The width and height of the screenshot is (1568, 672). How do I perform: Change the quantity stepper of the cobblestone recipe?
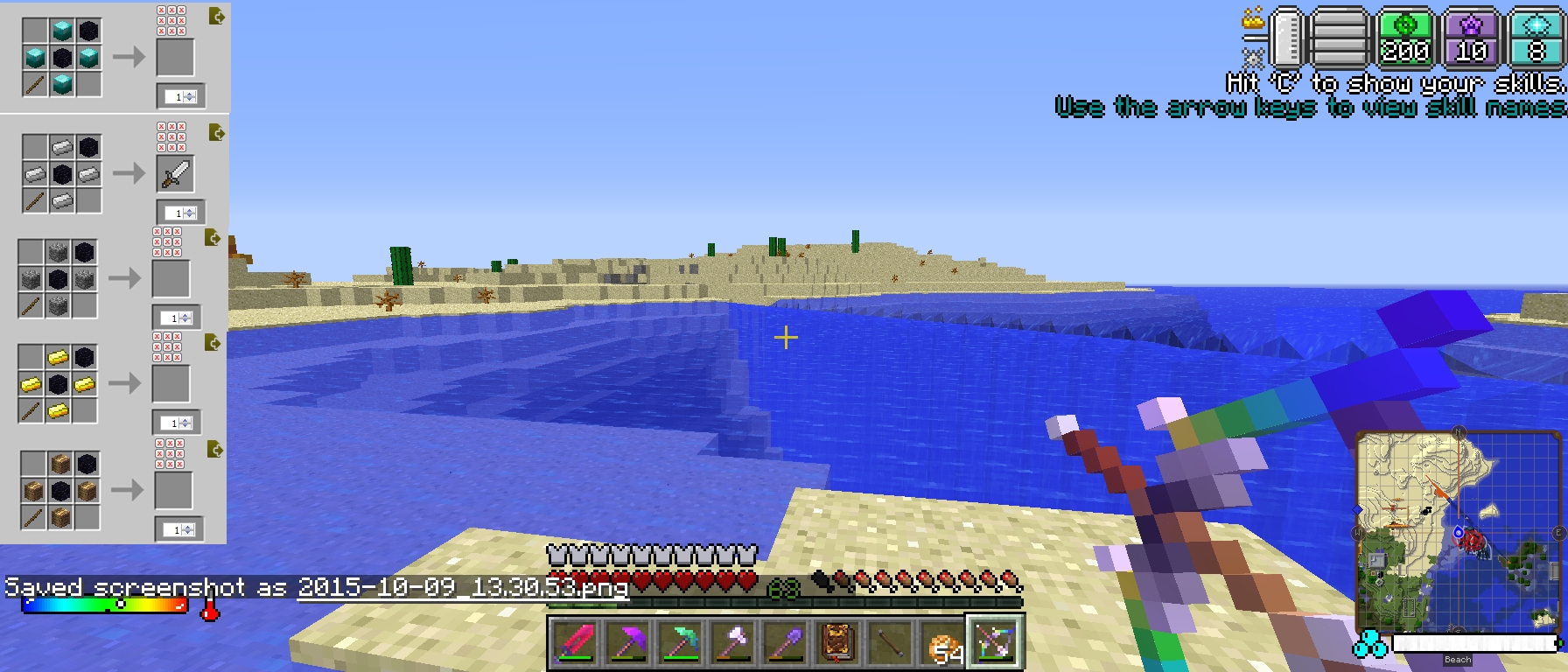pyautogui.click(x=185, y=318)
